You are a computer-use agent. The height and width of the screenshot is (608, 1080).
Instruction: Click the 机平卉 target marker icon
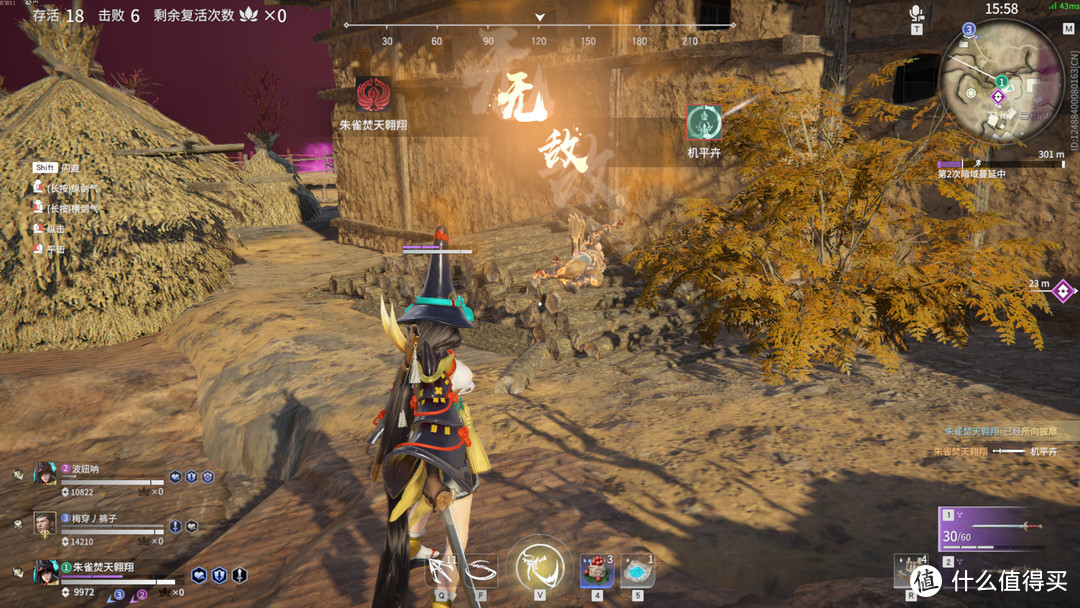coord(704,123)
